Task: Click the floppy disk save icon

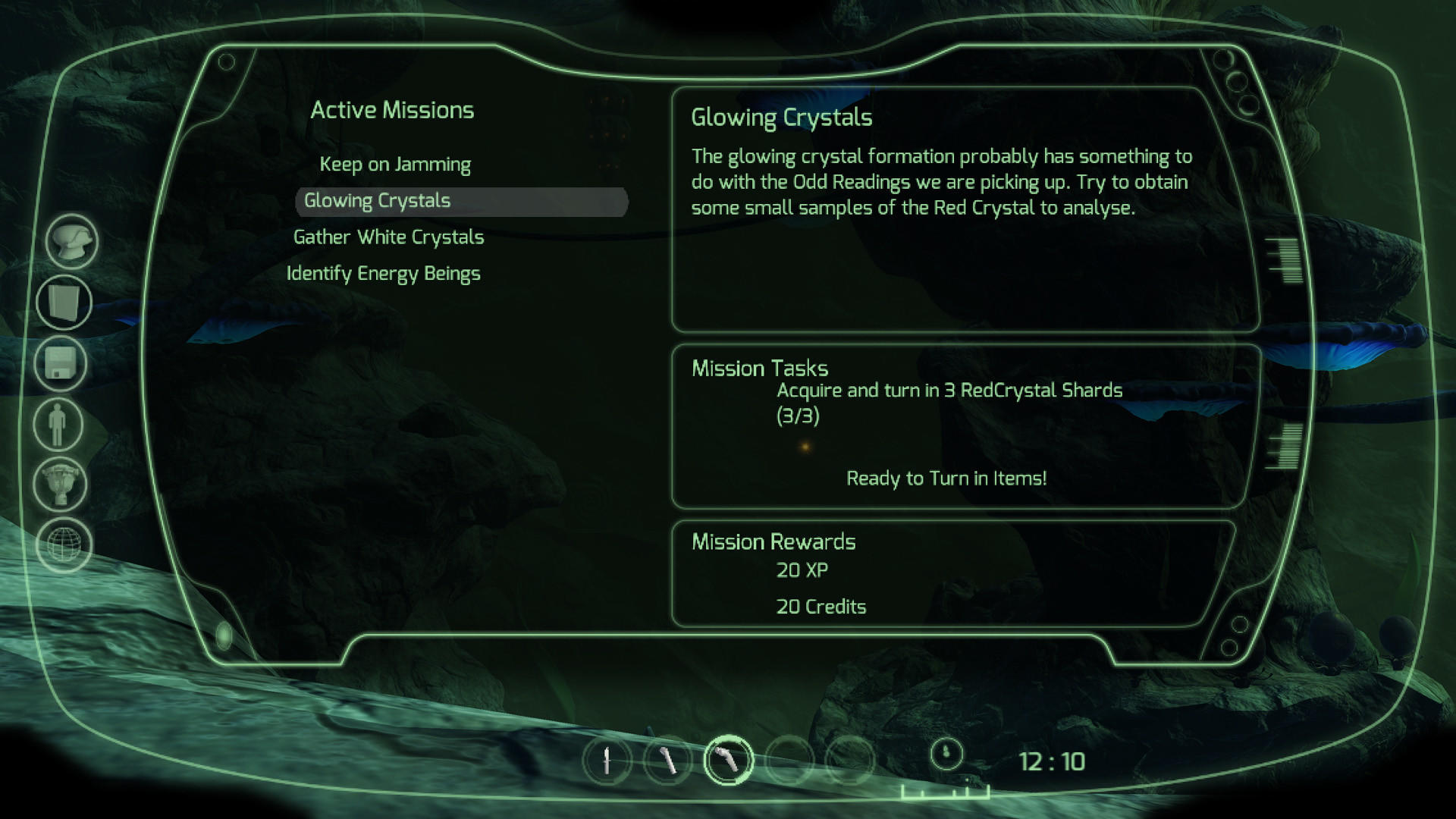Action: (x=59, y=365)
